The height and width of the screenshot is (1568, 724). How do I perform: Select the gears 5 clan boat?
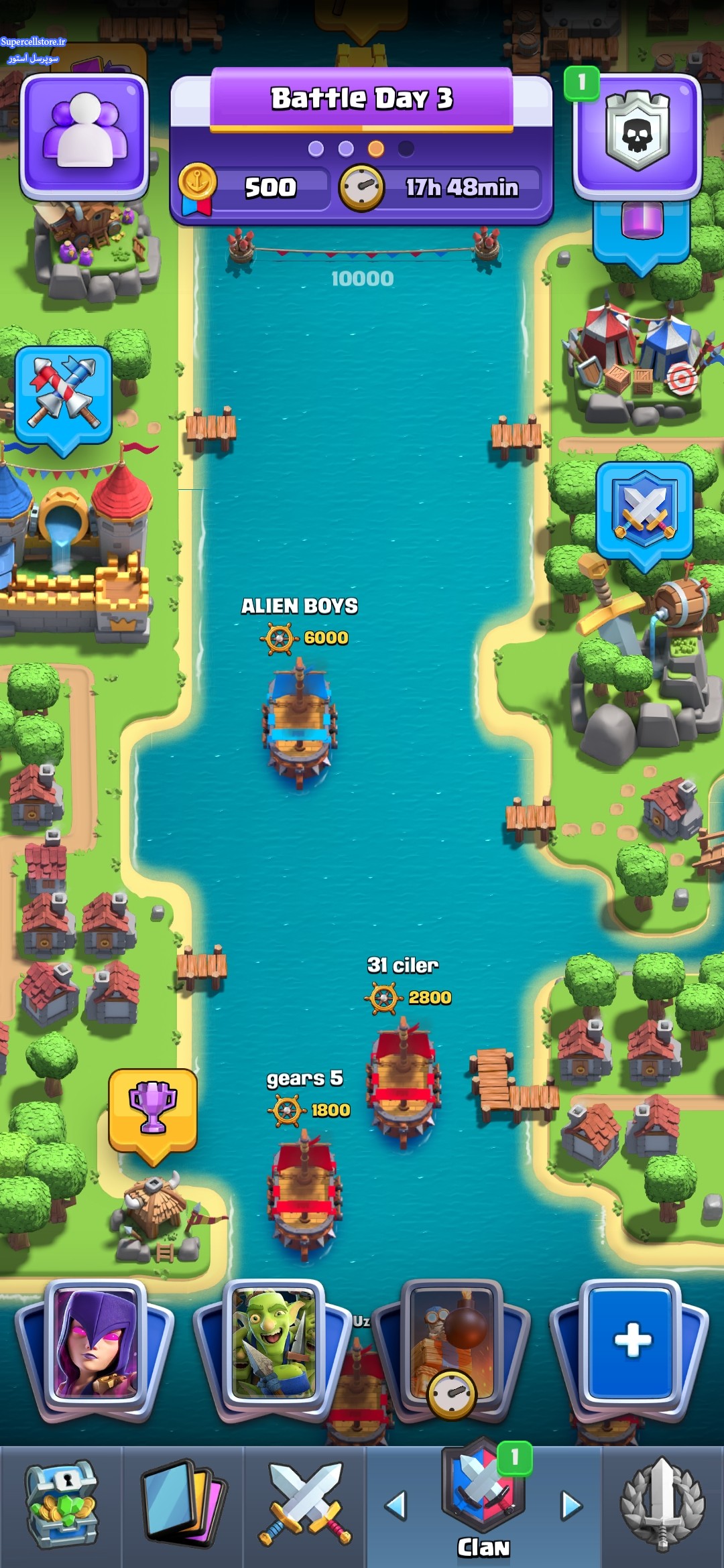[x=305, y=1193]
